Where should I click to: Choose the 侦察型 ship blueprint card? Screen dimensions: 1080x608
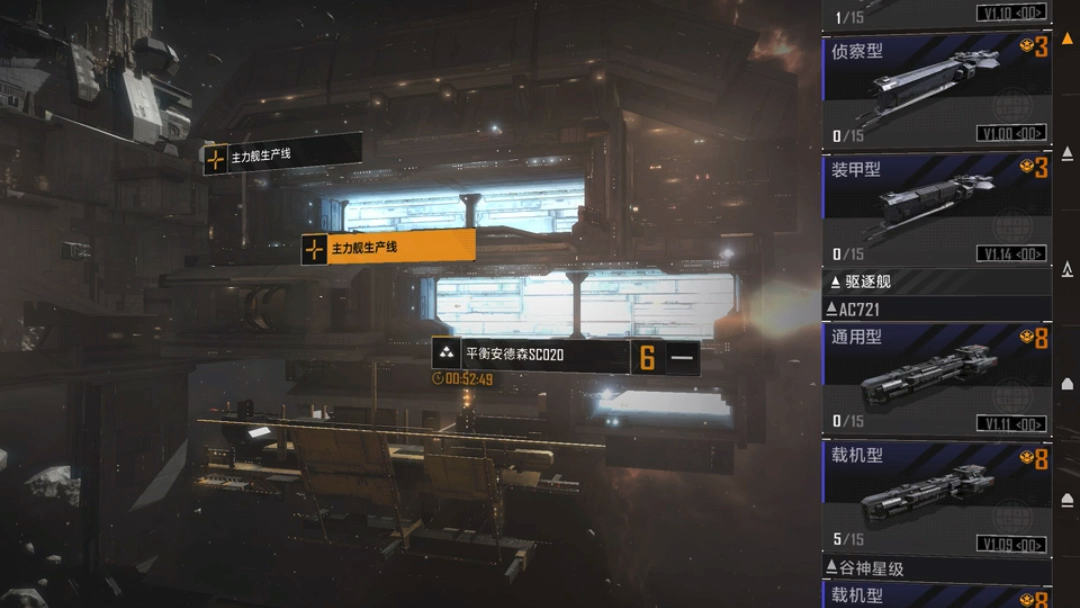pos(935,91)
